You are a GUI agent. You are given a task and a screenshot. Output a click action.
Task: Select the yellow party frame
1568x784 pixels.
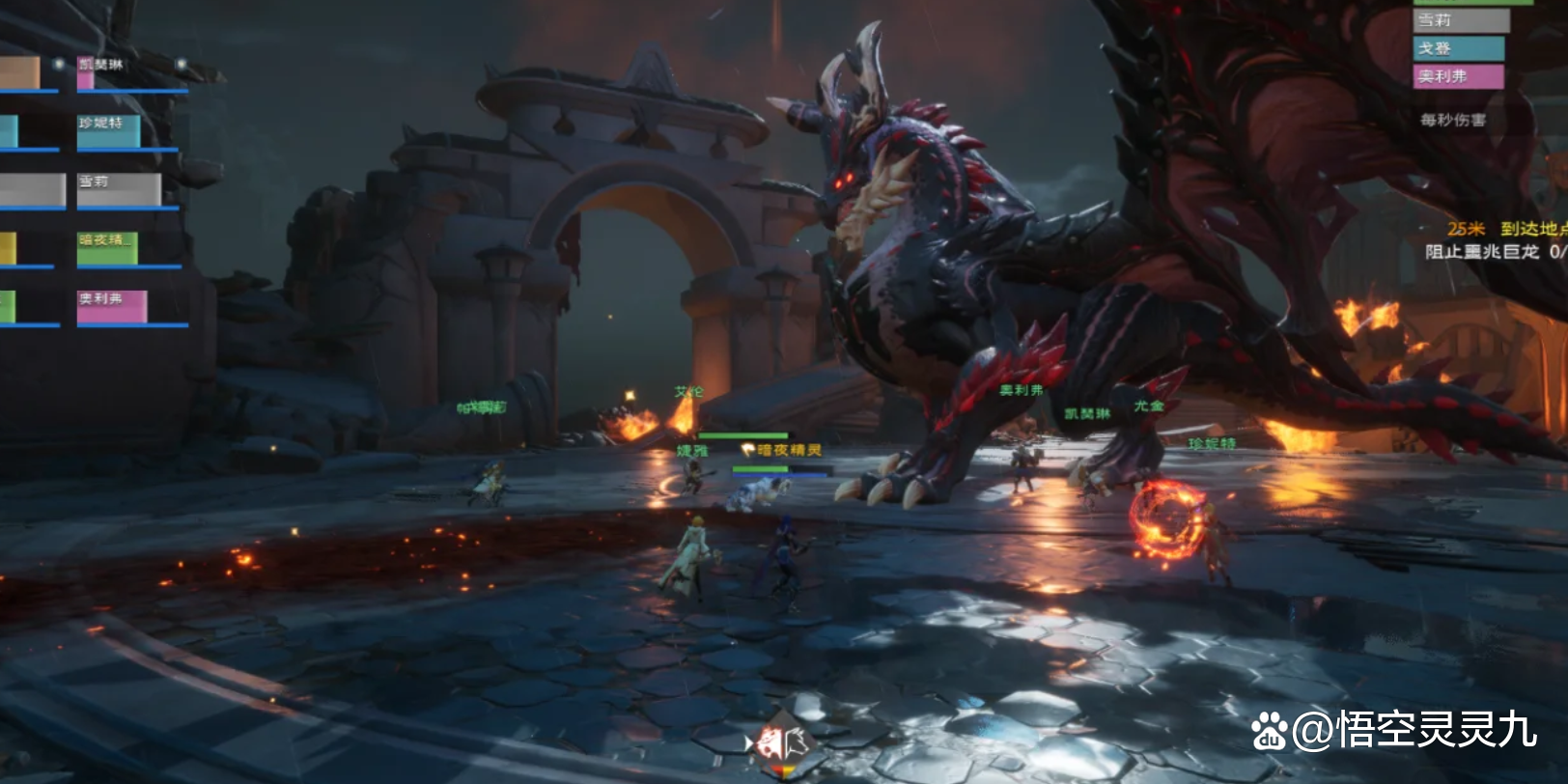(x=8, y=249)
